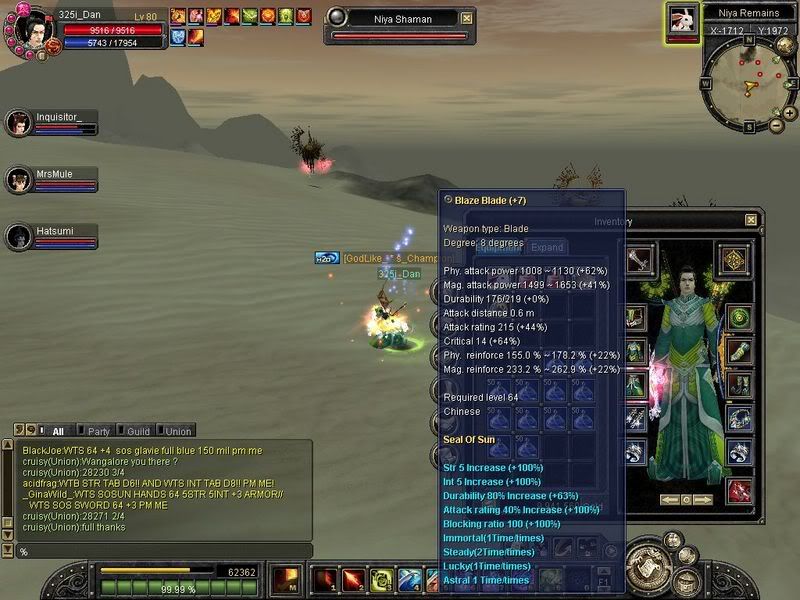Close the Inventory window
Image resolution: width=800 pixels, height=600 pixels.
pyautogui.click(x=751, y=220)
